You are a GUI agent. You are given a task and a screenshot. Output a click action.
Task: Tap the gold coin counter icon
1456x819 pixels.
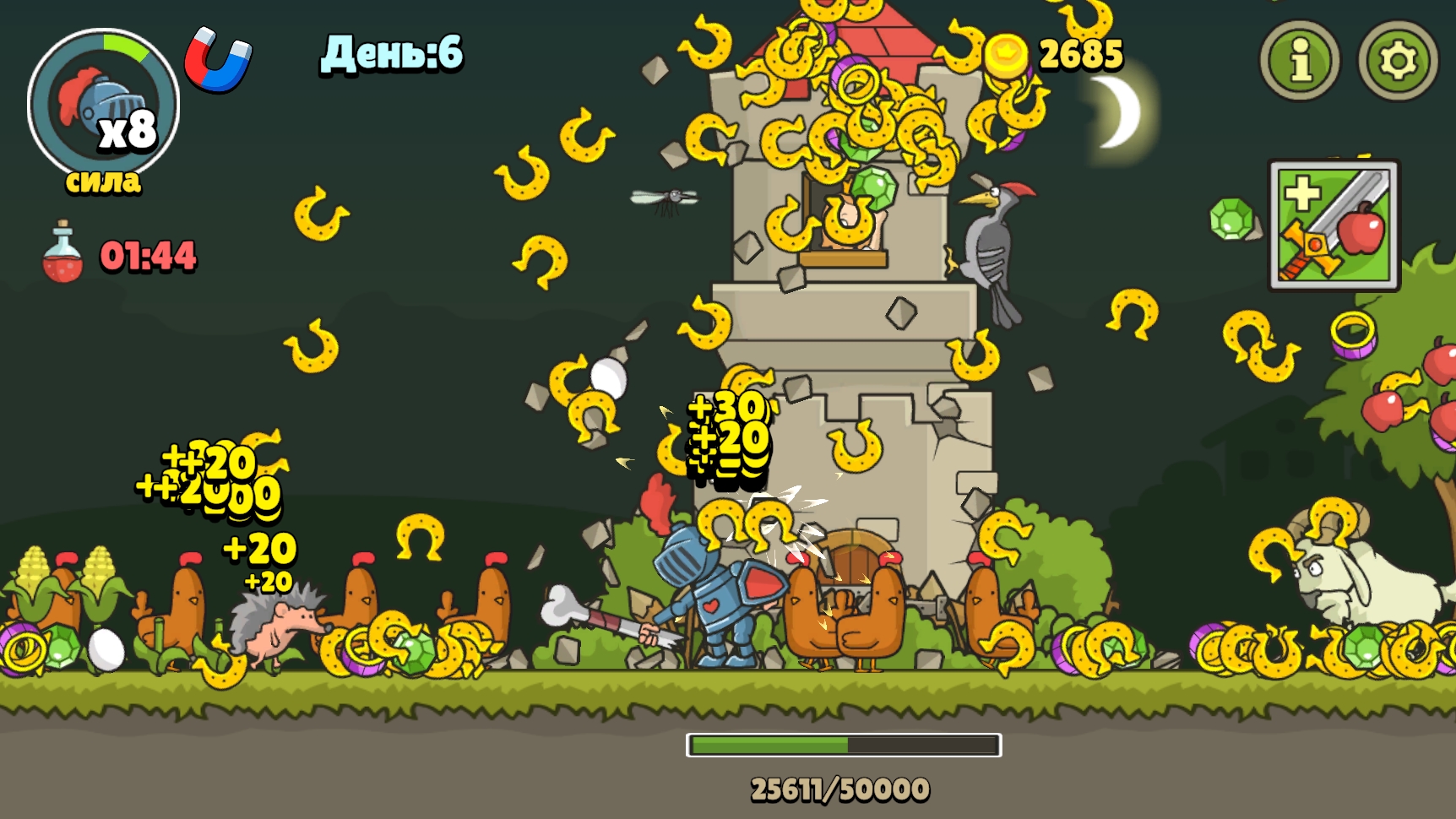click(x=1007, y=56)
